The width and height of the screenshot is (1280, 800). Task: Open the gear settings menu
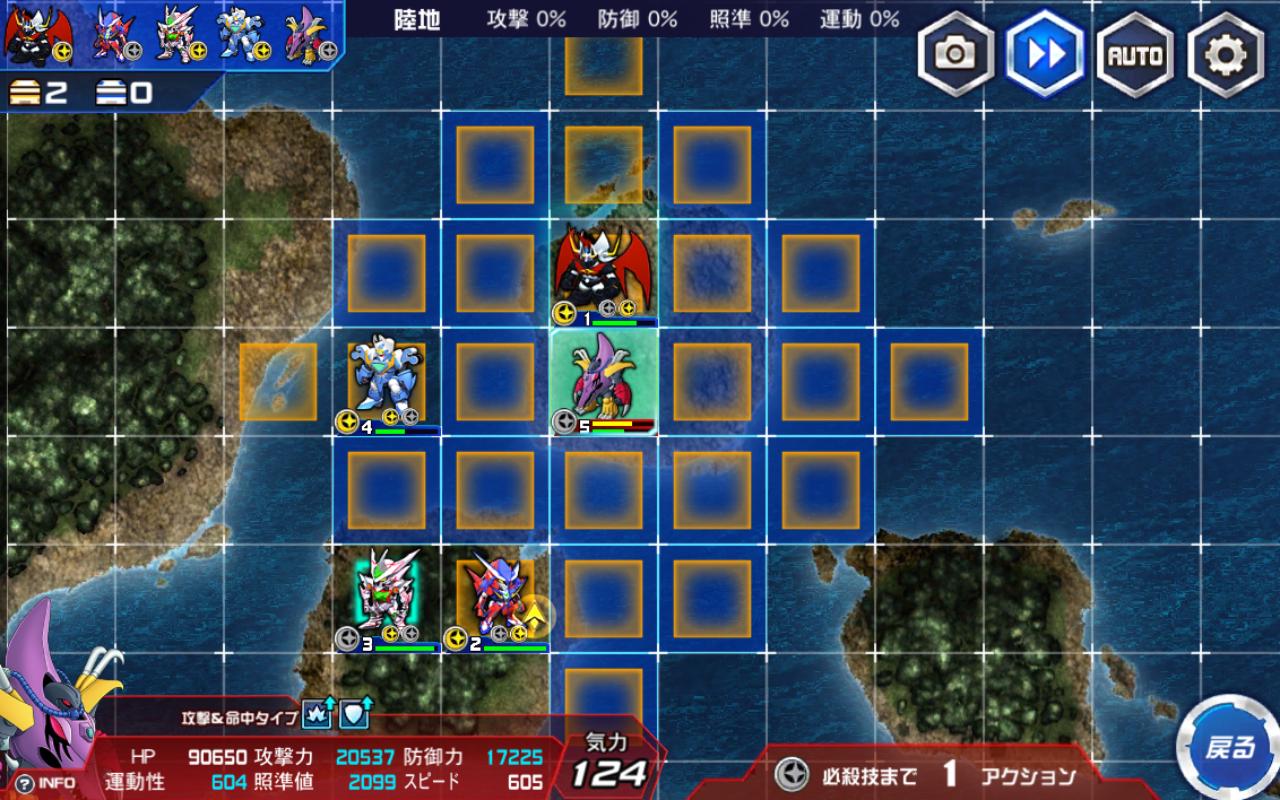(x=1225, y=54)
